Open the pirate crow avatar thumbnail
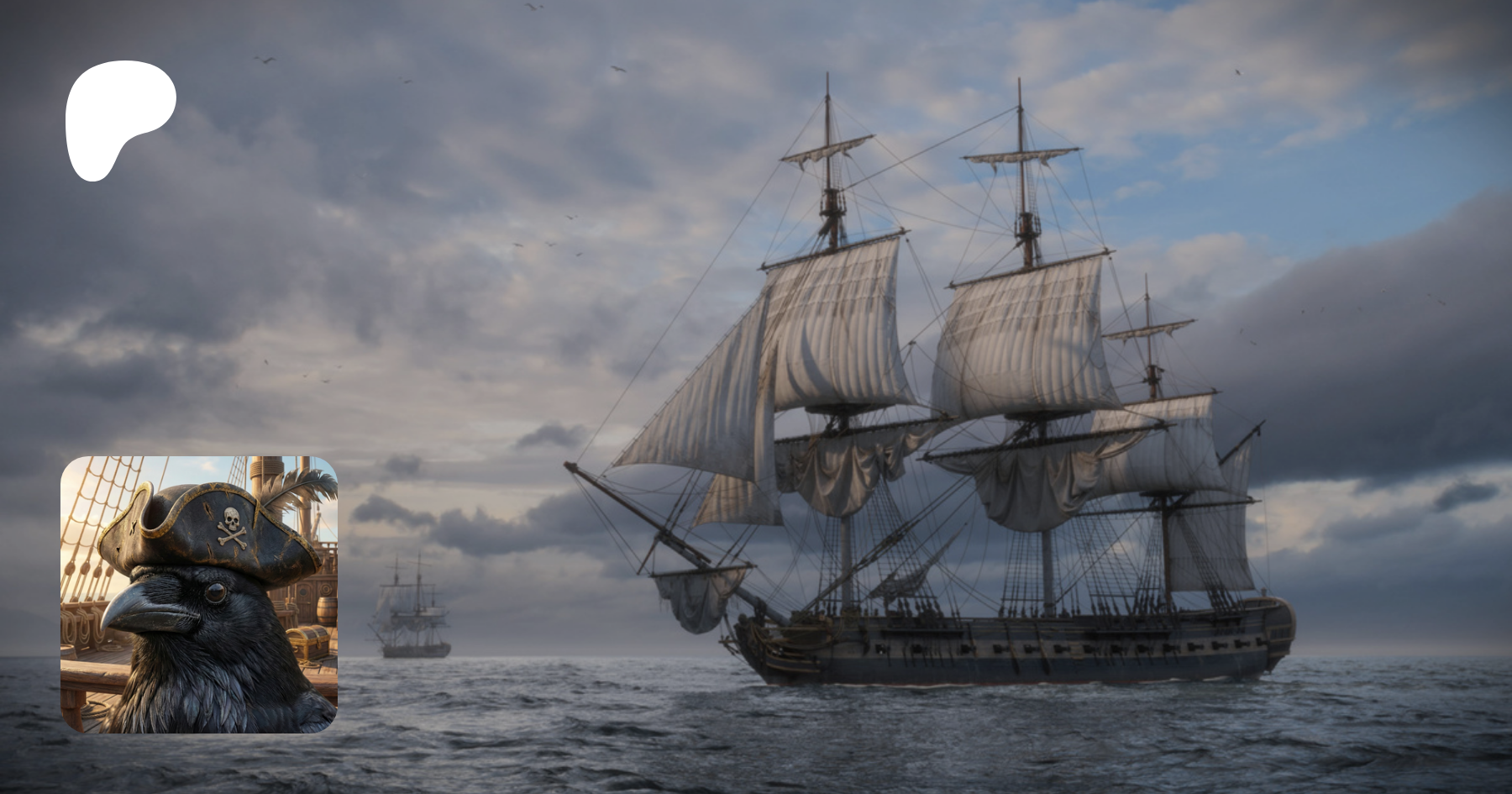The height and width of the screenshot is (794, 1512). click(x=199, y=594)
